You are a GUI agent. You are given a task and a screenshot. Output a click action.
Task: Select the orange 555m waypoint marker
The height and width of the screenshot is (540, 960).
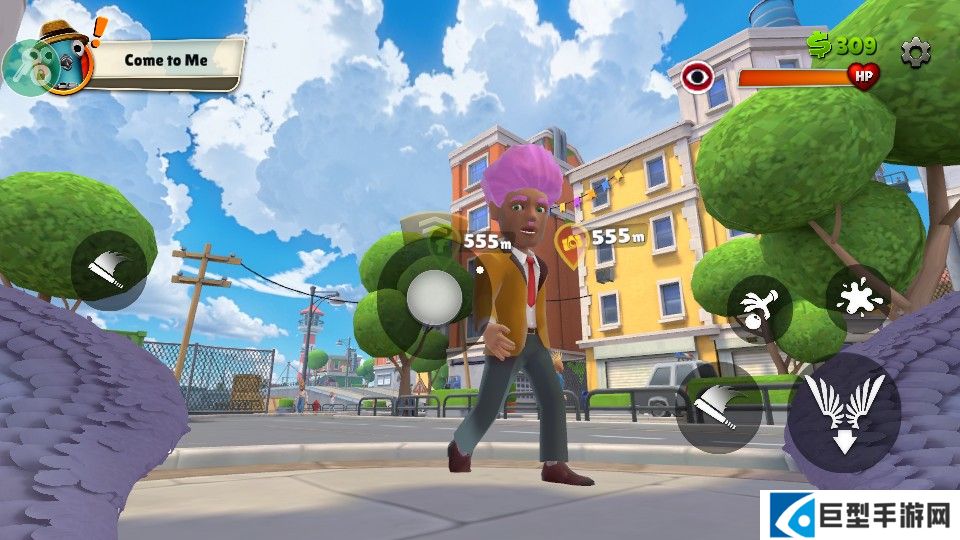coord(573,238)
